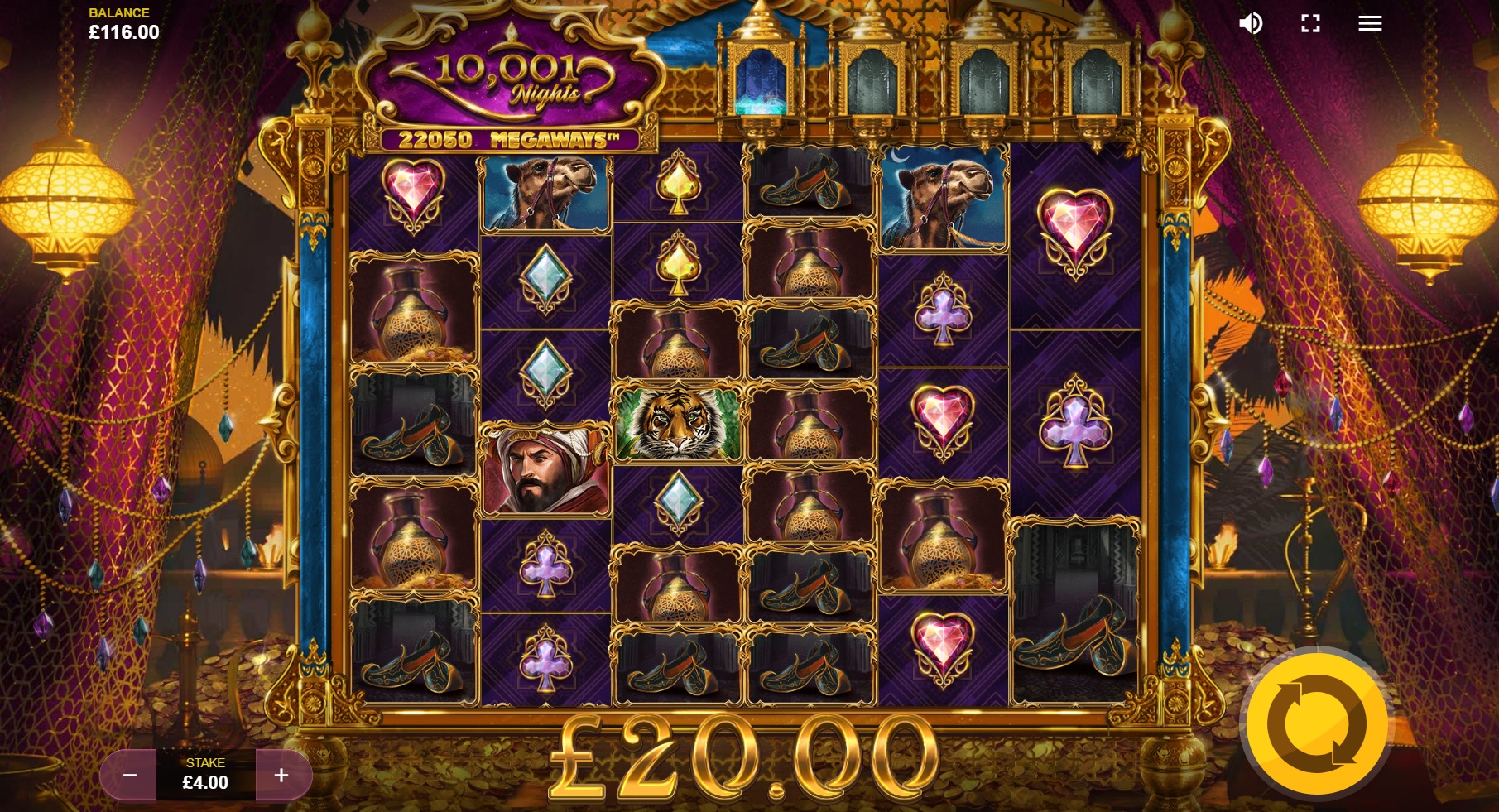Open the hamburger menu
Viewport: 1499px width, 812px height.
[x=1370, y=23]
